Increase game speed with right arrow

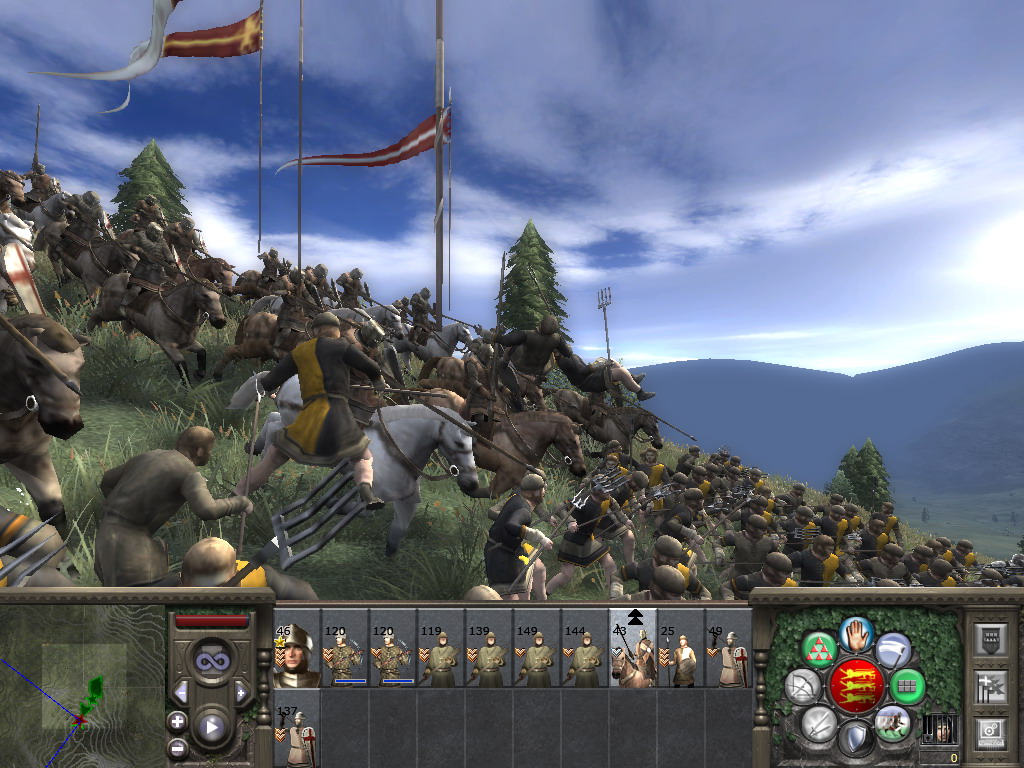[x=242, y=692]
